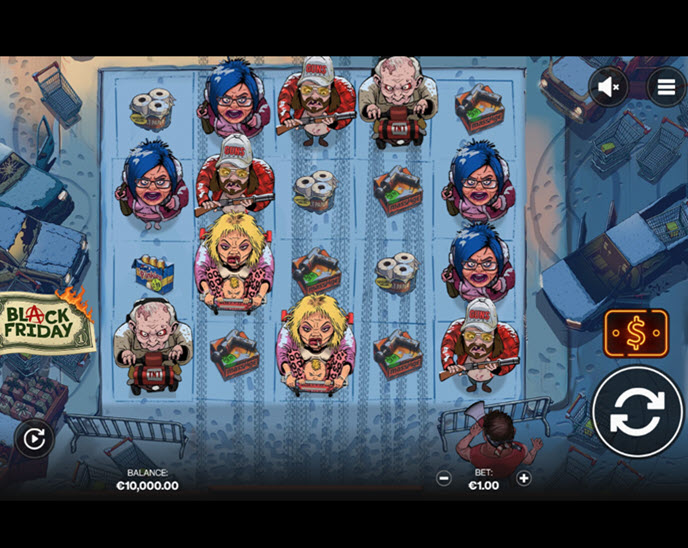Activate the autoplay button
This screenshot has width=688, height=548.
pyautogui.click(x=34, y=438)
